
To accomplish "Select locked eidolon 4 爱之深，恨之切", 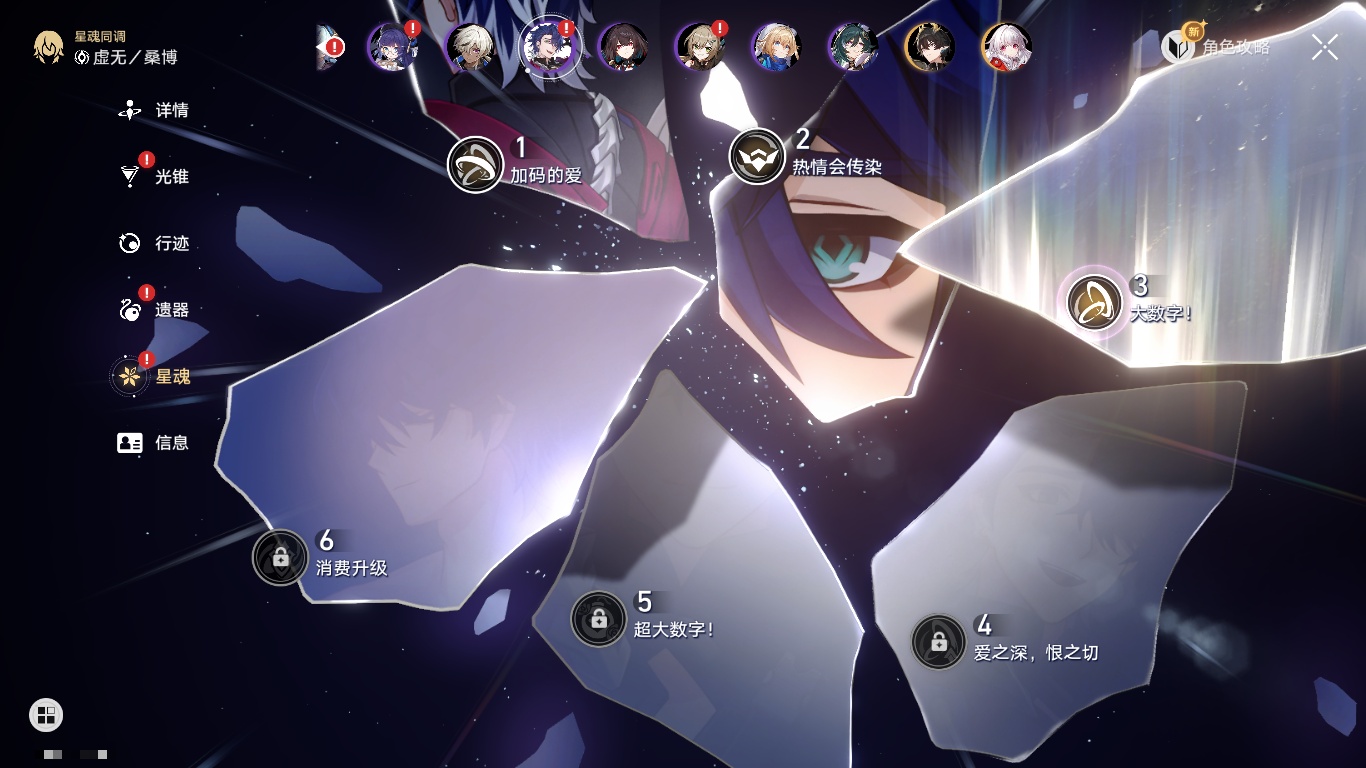I will click(938, 642).
